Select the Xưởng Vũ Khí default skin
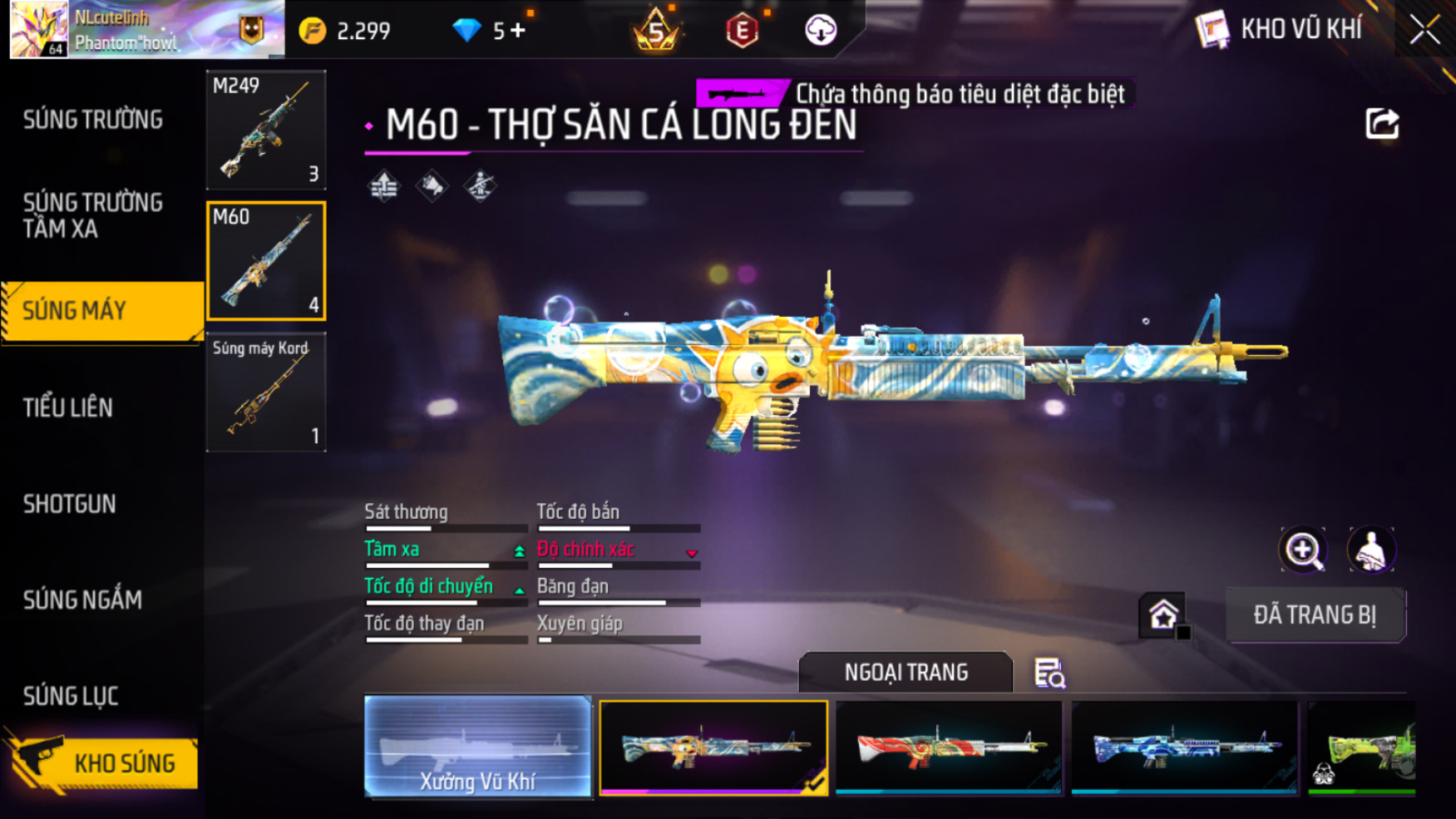Viewport: 1456px width, 819px height. coord(478,747)
